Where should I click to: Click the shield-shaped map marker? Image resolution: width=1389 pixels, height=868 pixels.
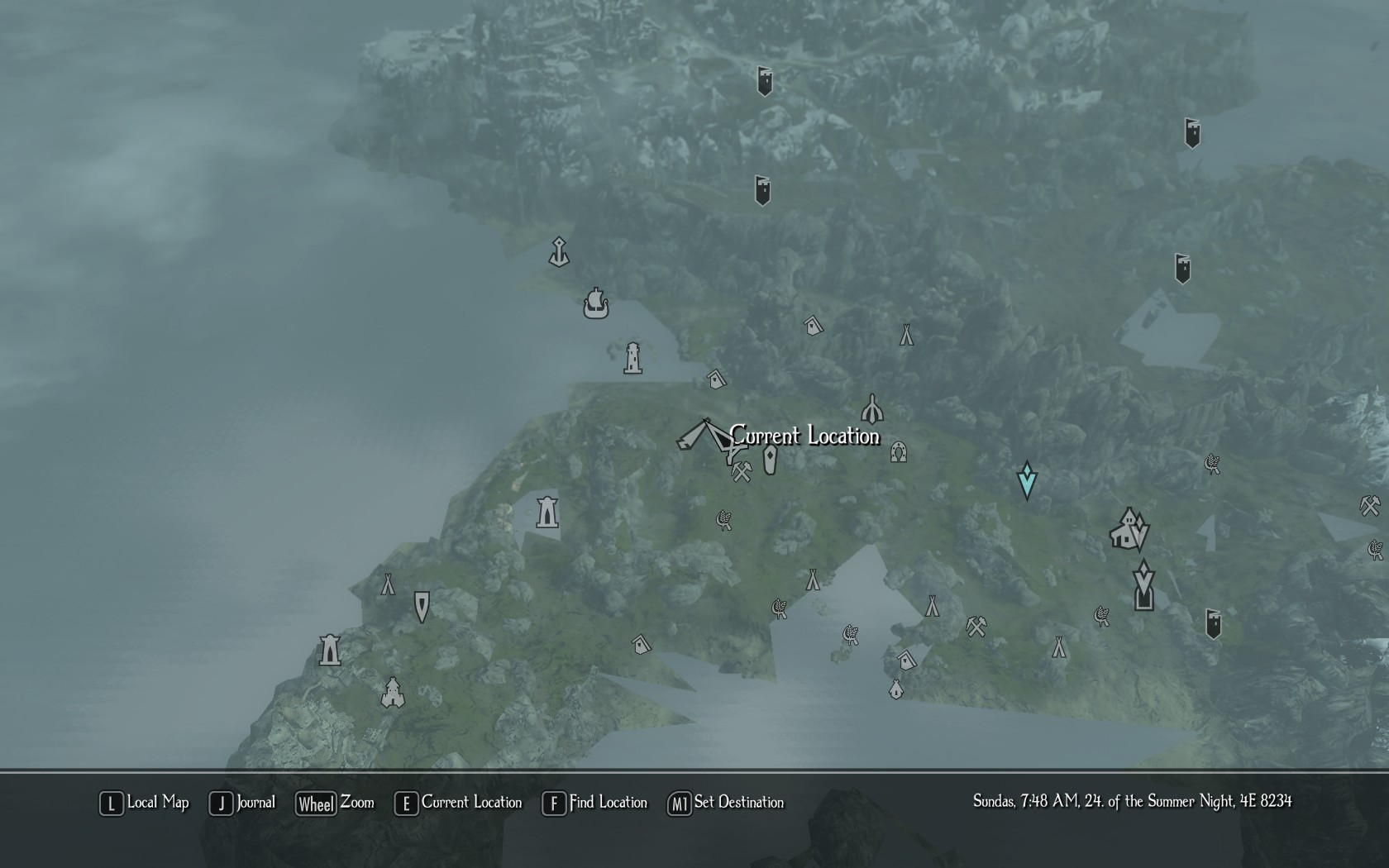pyautogui.click(x=422, y=607)
